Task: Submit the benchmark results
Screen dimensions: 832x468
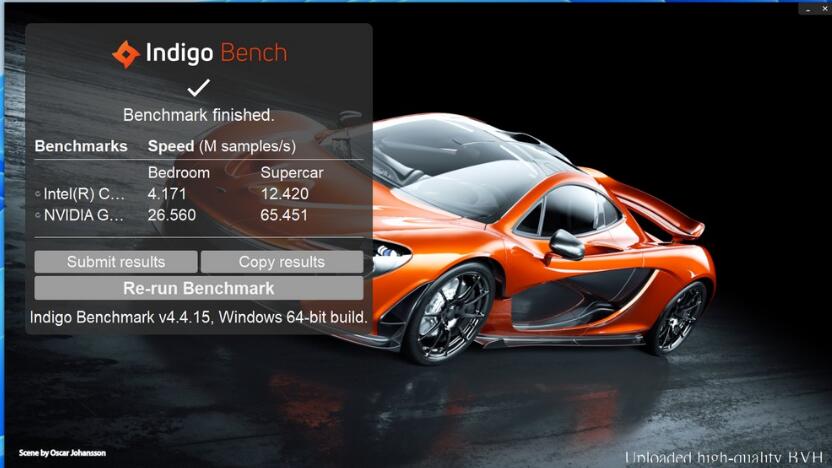Action: pyautogui.click(x=116, y=262)
